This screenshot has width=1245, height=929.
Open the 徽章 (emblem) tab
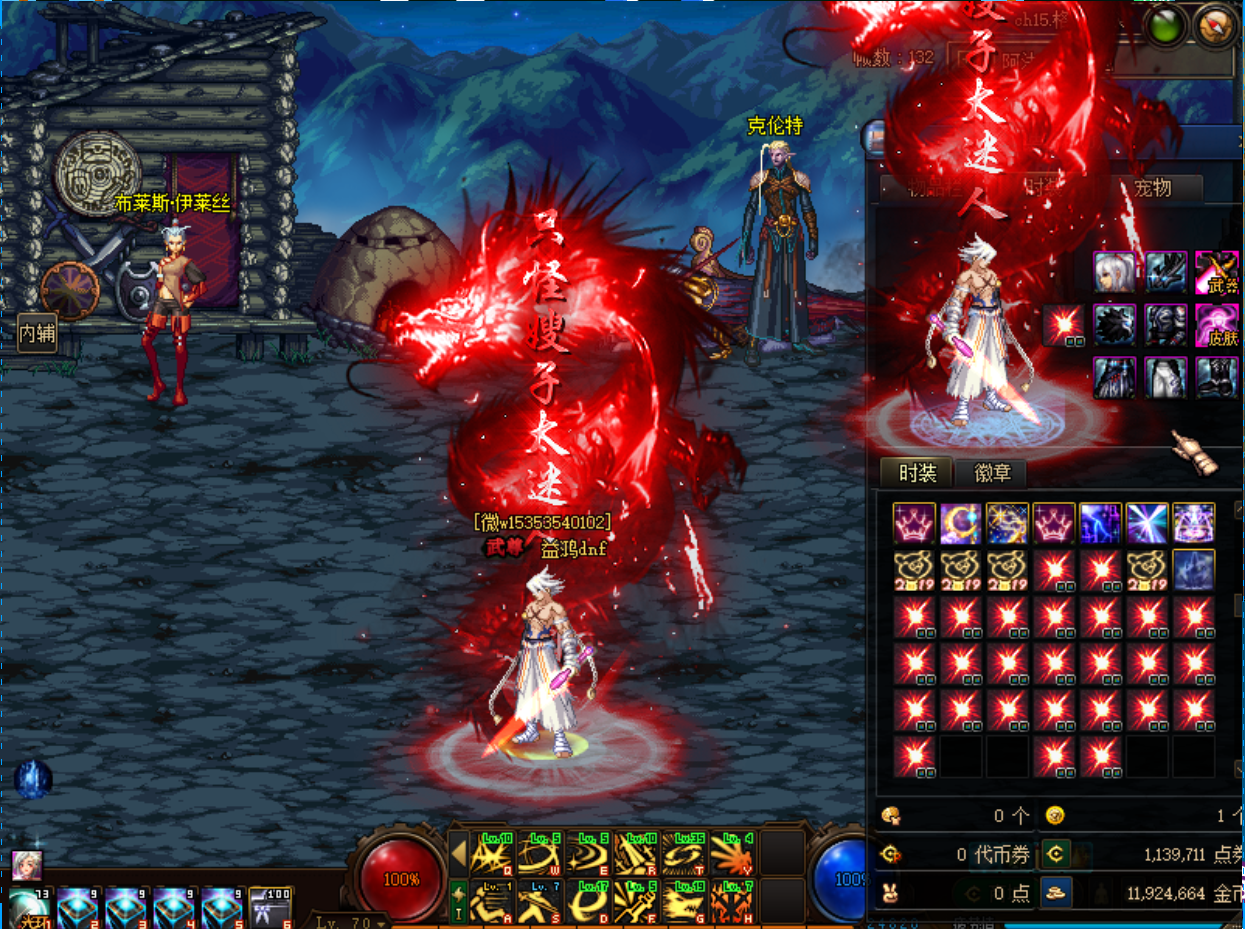pos(990,473)
